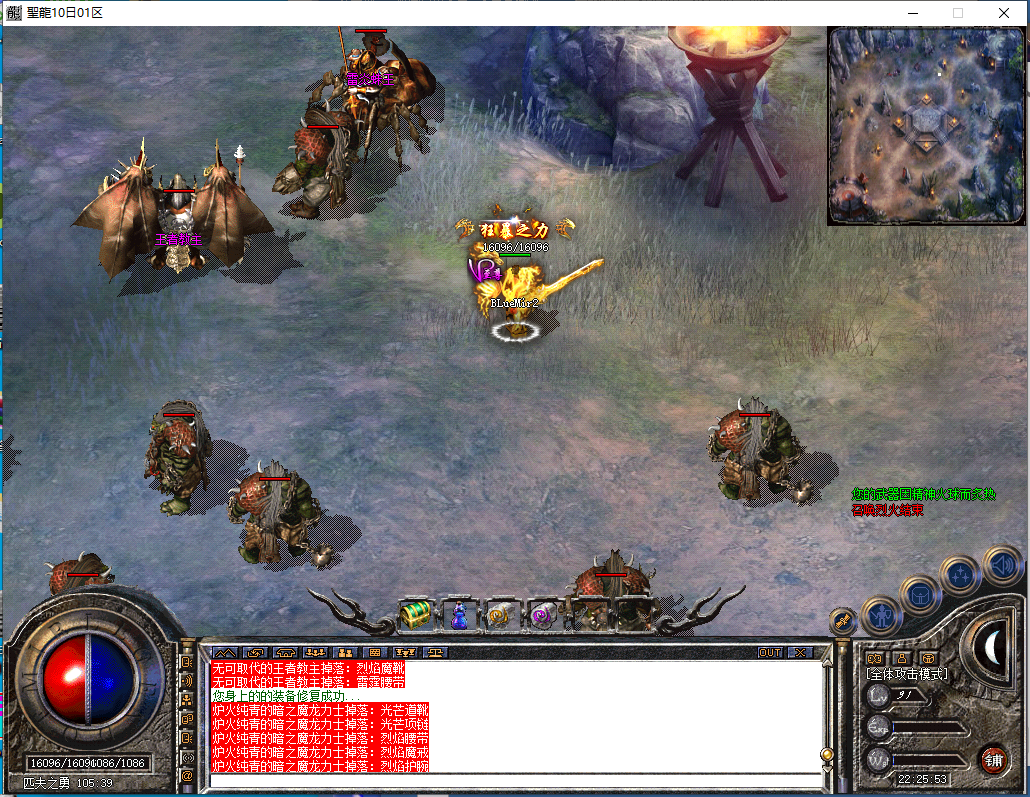Viewport: 1030px width, 797px height.
Task: Use the green treasure chest hotbar item
Action: [x=415, y=615]
